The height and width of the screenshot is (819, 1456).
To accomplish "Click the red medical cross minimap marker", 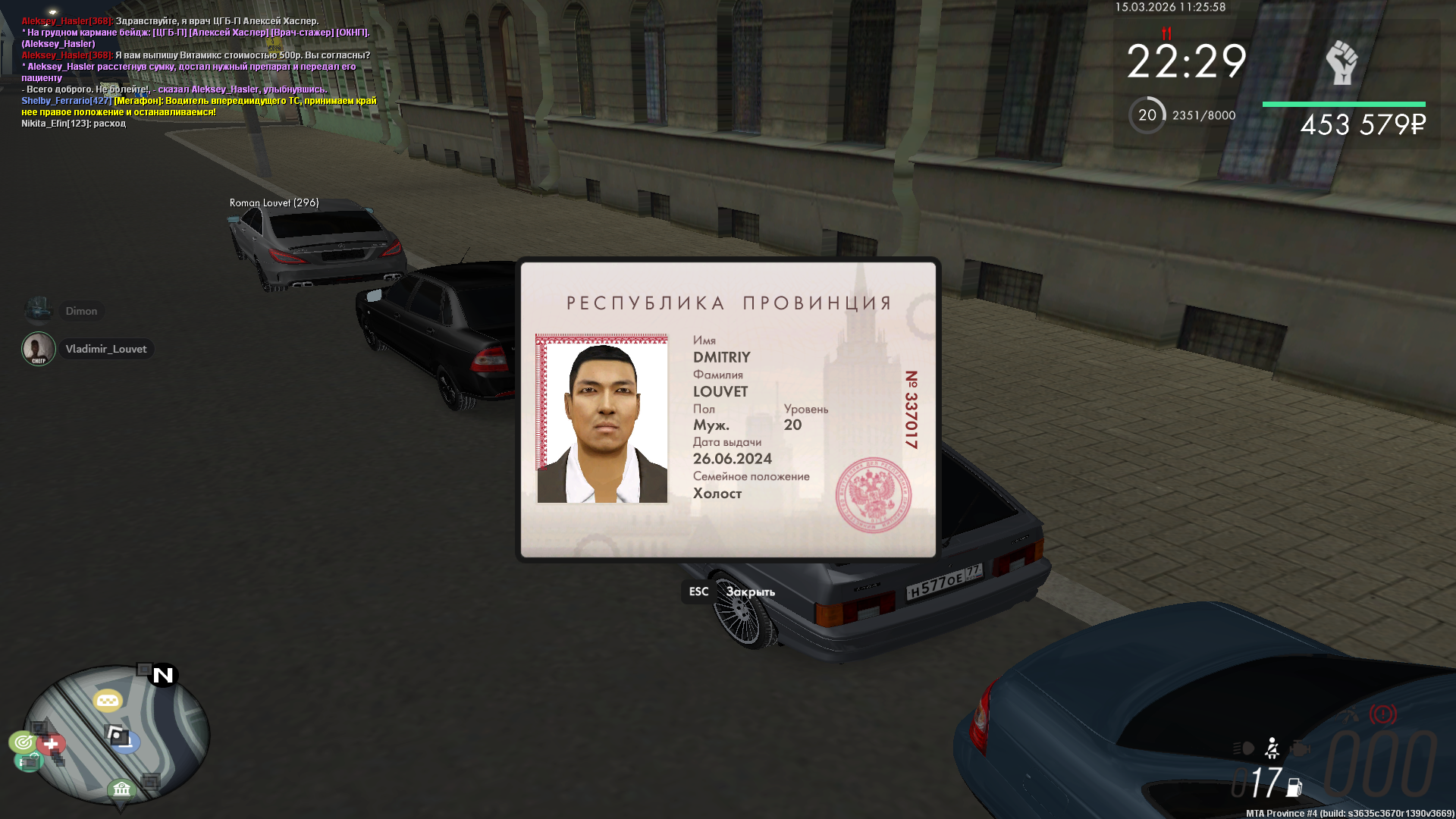I will 52,744.
